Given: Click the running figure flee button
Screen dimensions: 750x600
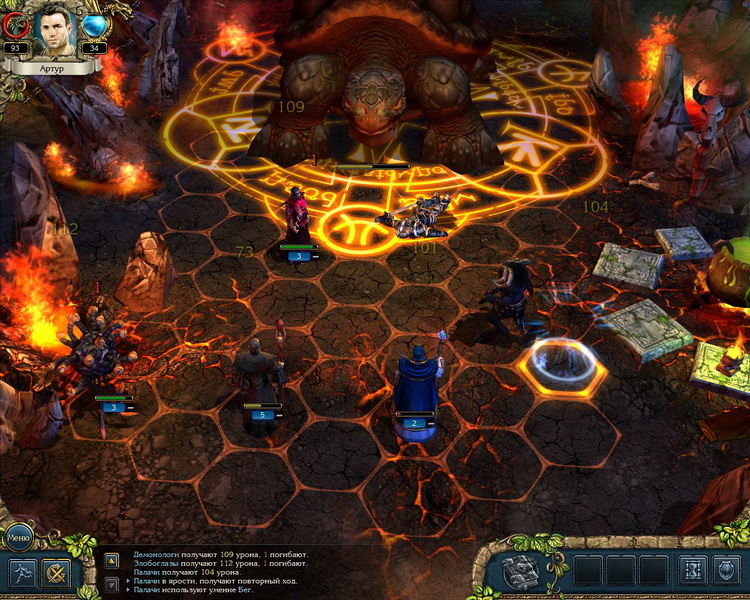Looking at the screenshot, I should point(21,573).
